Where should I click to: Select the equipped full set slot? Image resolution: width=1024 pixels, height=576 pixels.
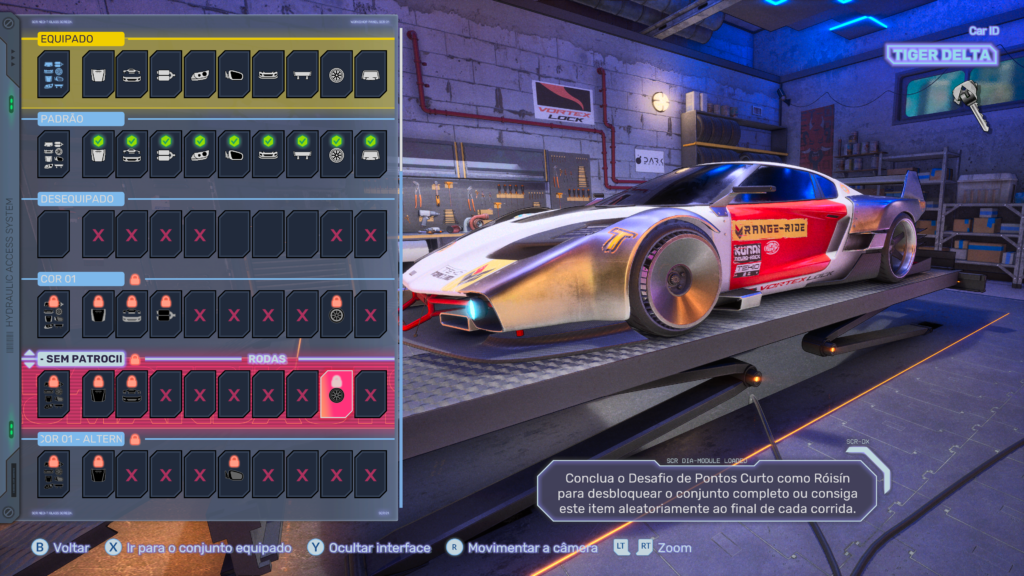(54, 74)
